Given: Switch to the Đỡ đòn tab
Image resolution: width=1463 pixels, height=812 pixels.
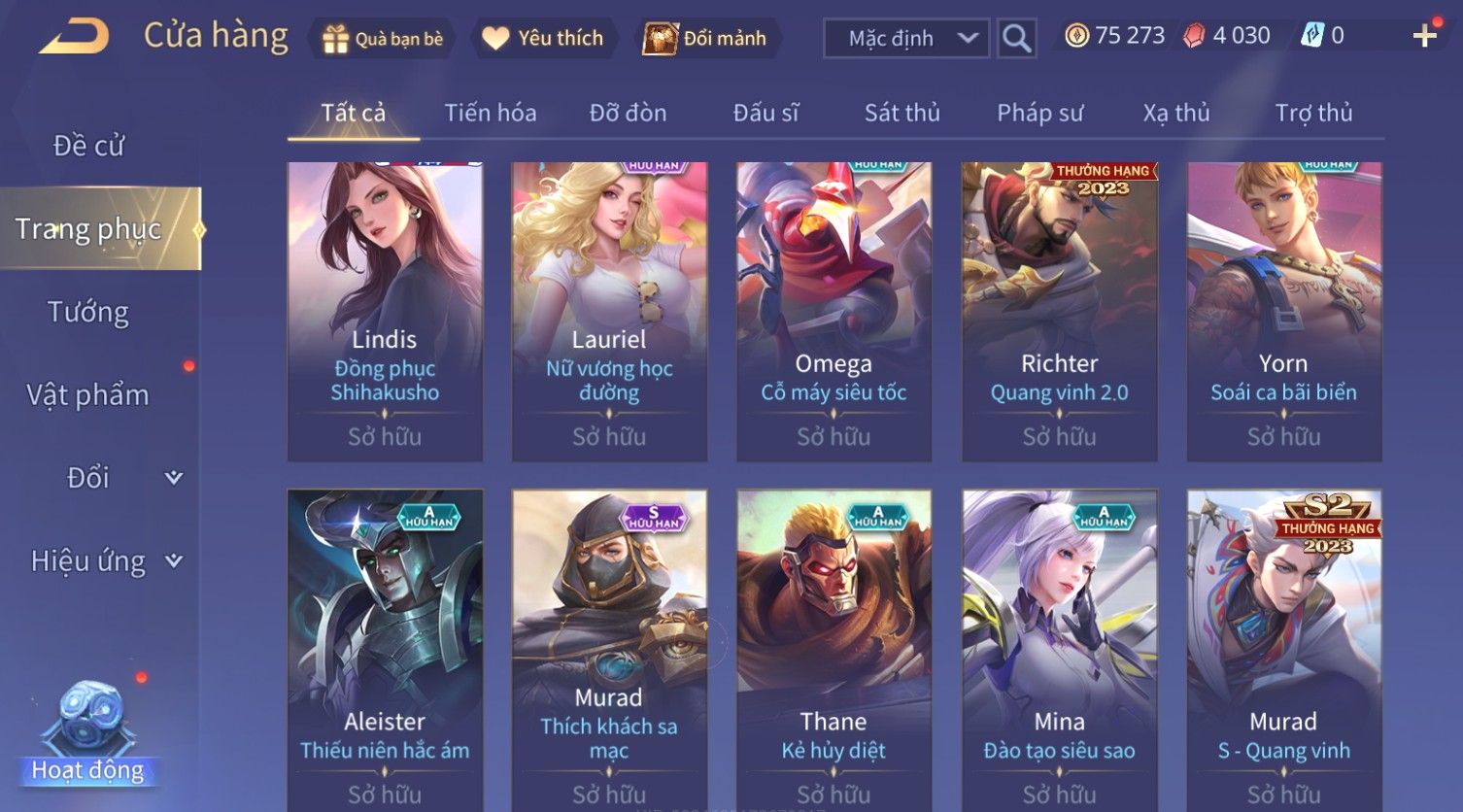Looking at the screenshot, I should [x=628, y=114].
